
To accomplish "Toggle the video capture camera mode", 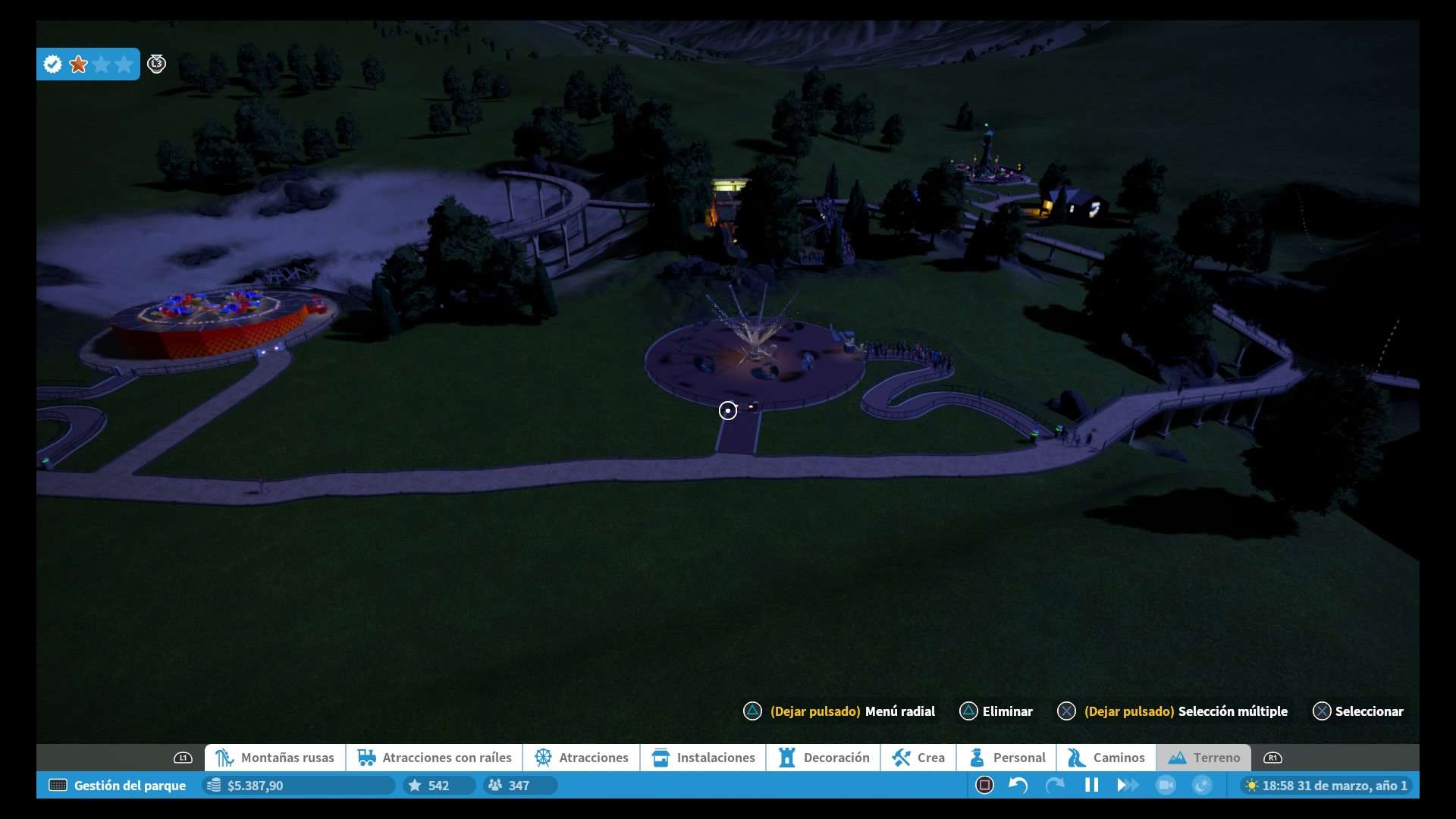I will [x=1166, y=786].
